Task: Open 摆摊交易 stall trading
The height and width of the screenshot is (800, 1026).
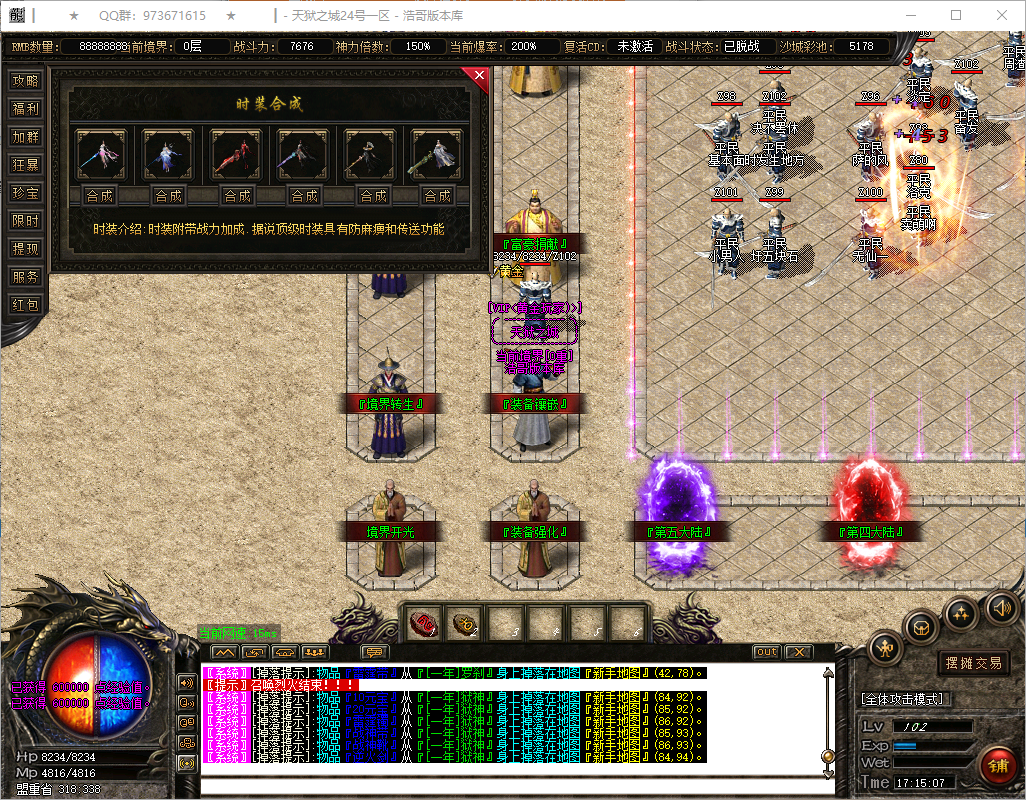Action: [x=973, y=663]
